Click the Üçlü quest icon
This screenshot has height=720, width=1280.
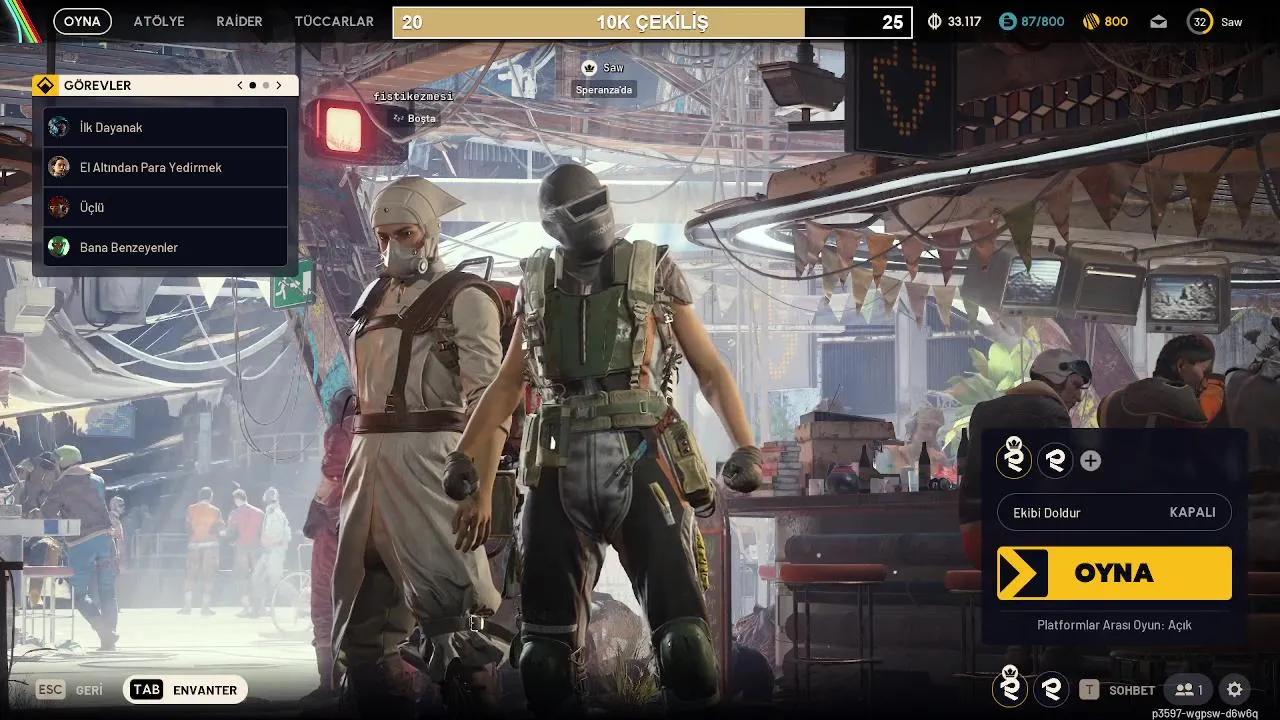tap(59, 207)
